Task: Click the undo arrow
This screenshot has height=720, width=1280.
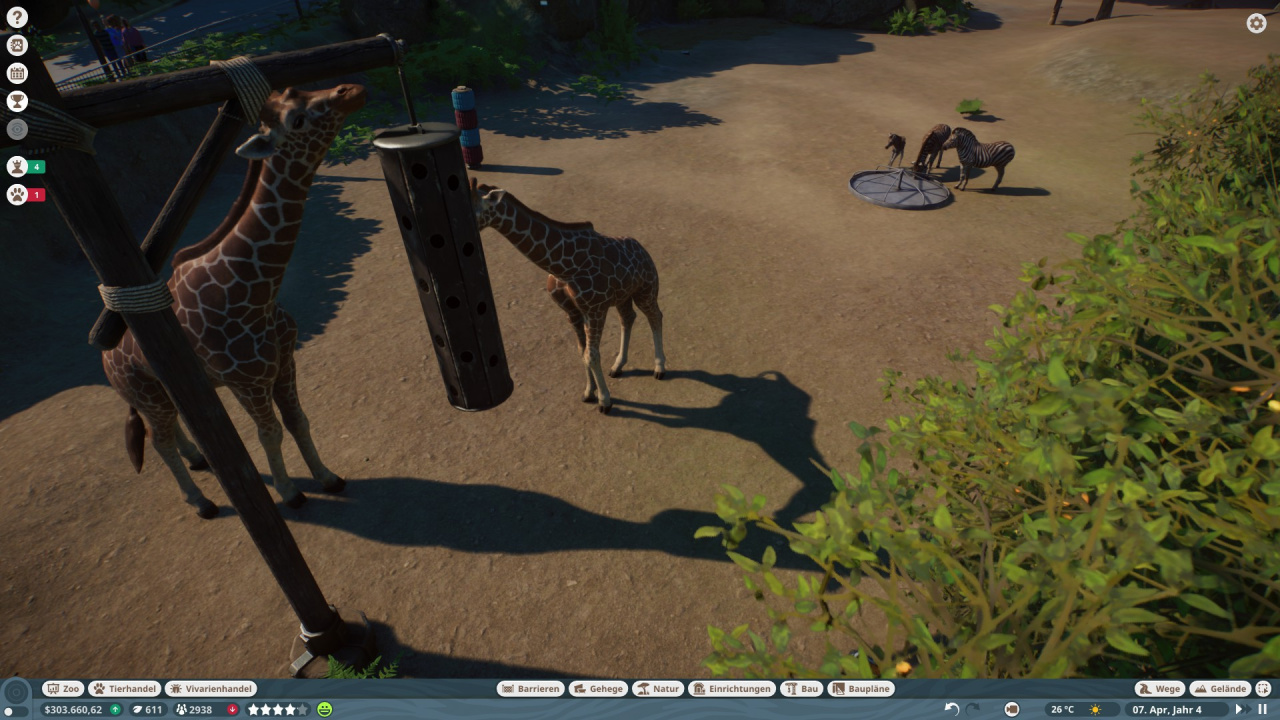Action: [951, 709]
